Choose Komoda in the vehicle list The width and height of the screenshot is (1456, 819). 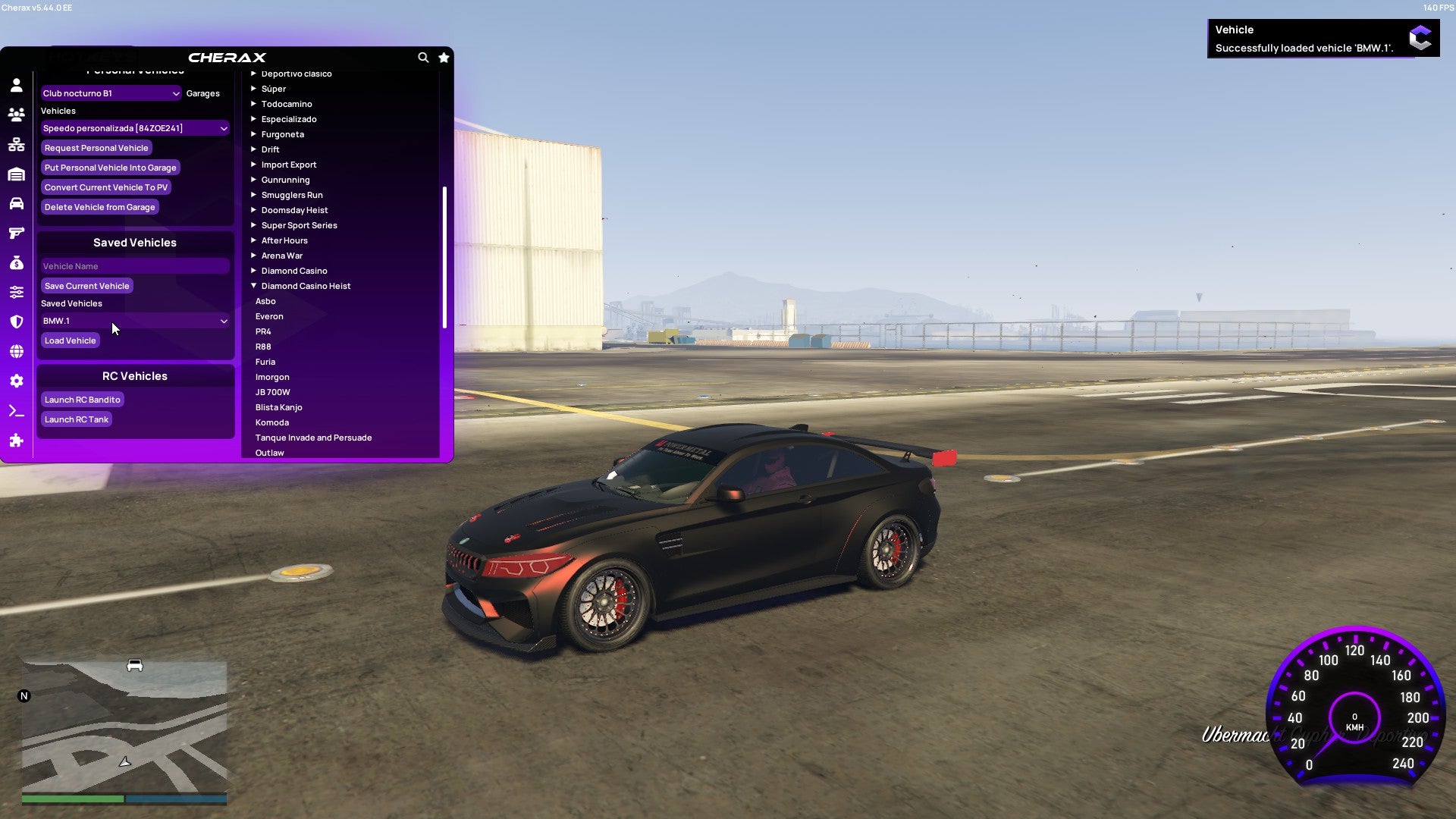272,422
